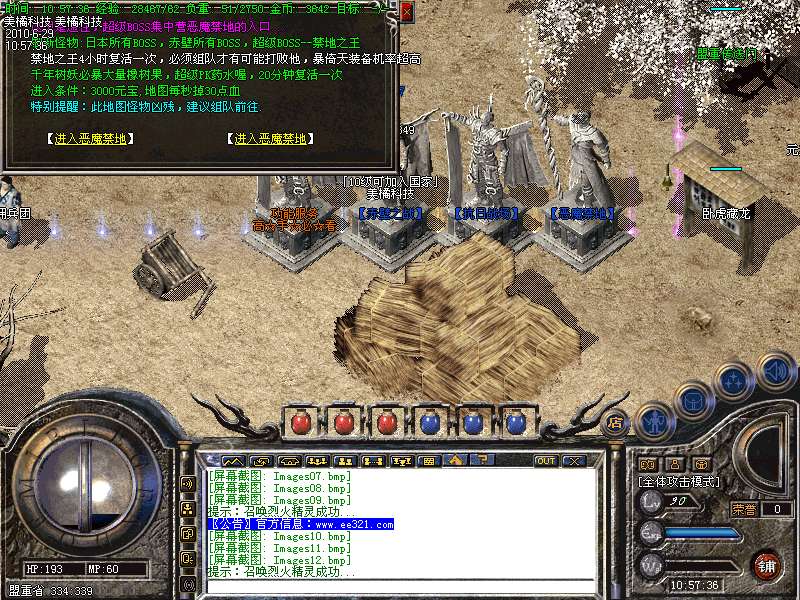Open help via the question mark button
This screenshot has width=800, height=600.
[483, 461]
